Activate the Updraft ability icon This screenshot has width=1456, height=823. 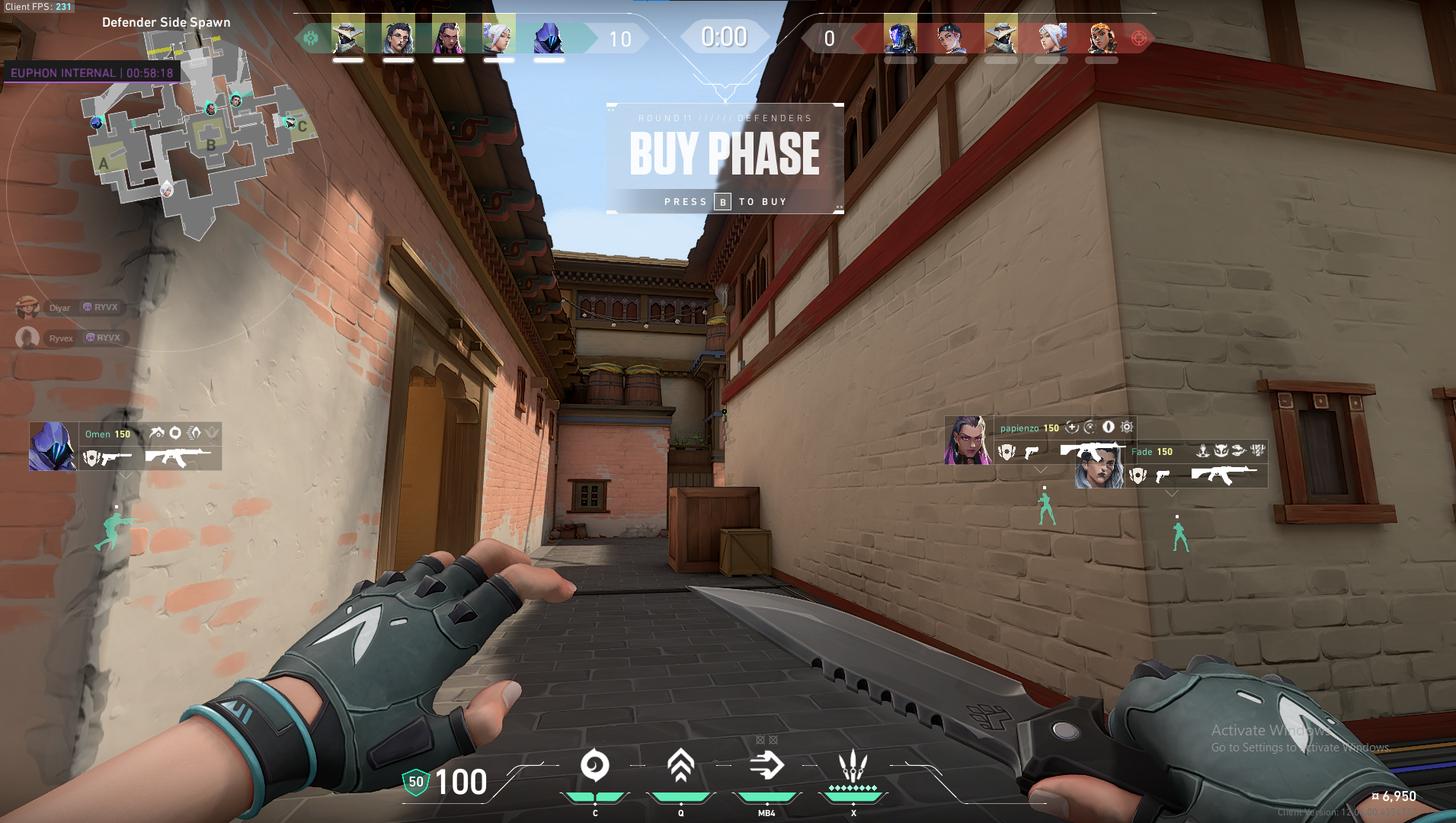click(680, 766)
